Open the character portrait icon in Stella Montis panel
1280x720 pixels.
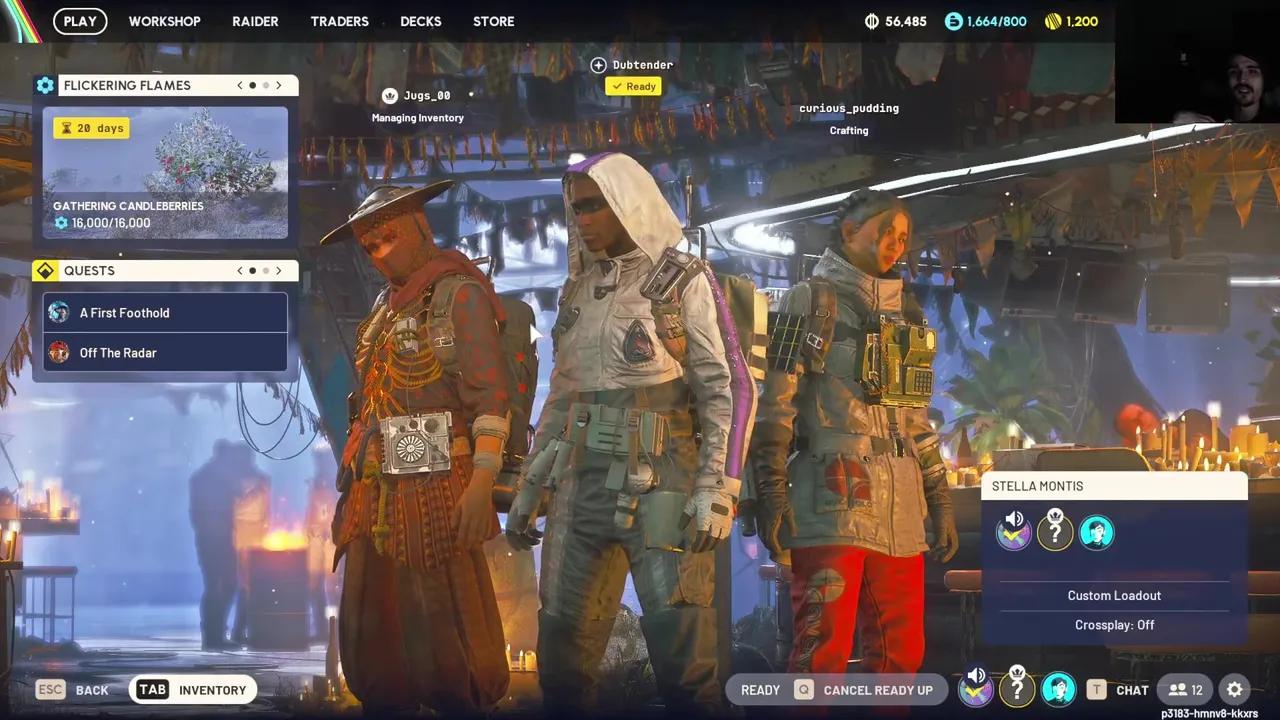tap(1097, 532)
